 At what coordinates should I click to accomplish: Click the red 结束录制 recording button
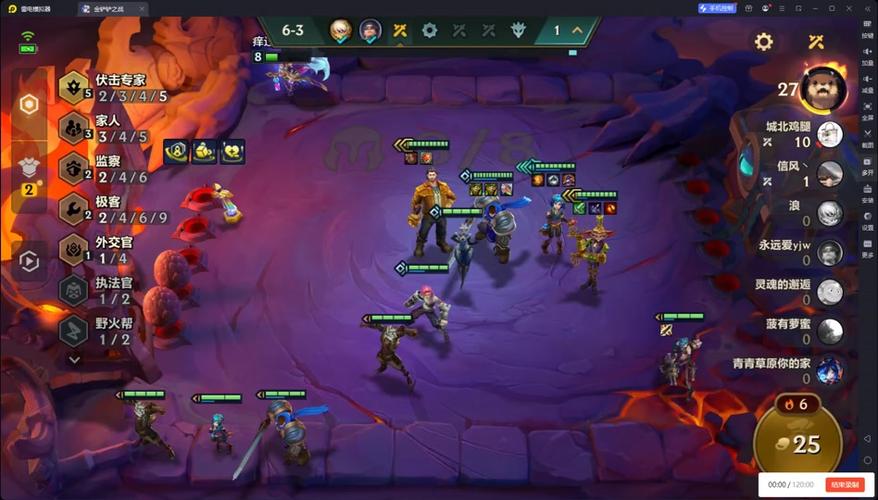842,485
